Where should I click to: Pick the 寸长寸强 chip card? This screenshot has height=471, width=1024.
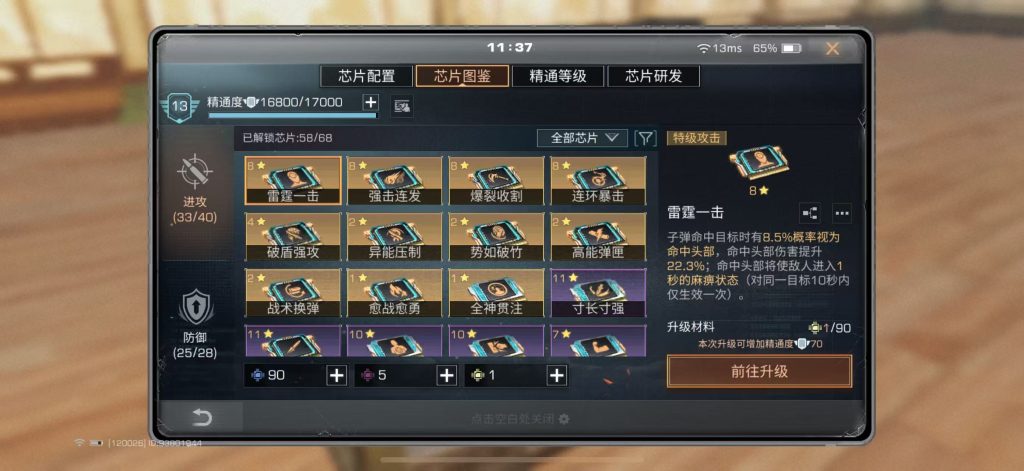[x=598, y=293]
